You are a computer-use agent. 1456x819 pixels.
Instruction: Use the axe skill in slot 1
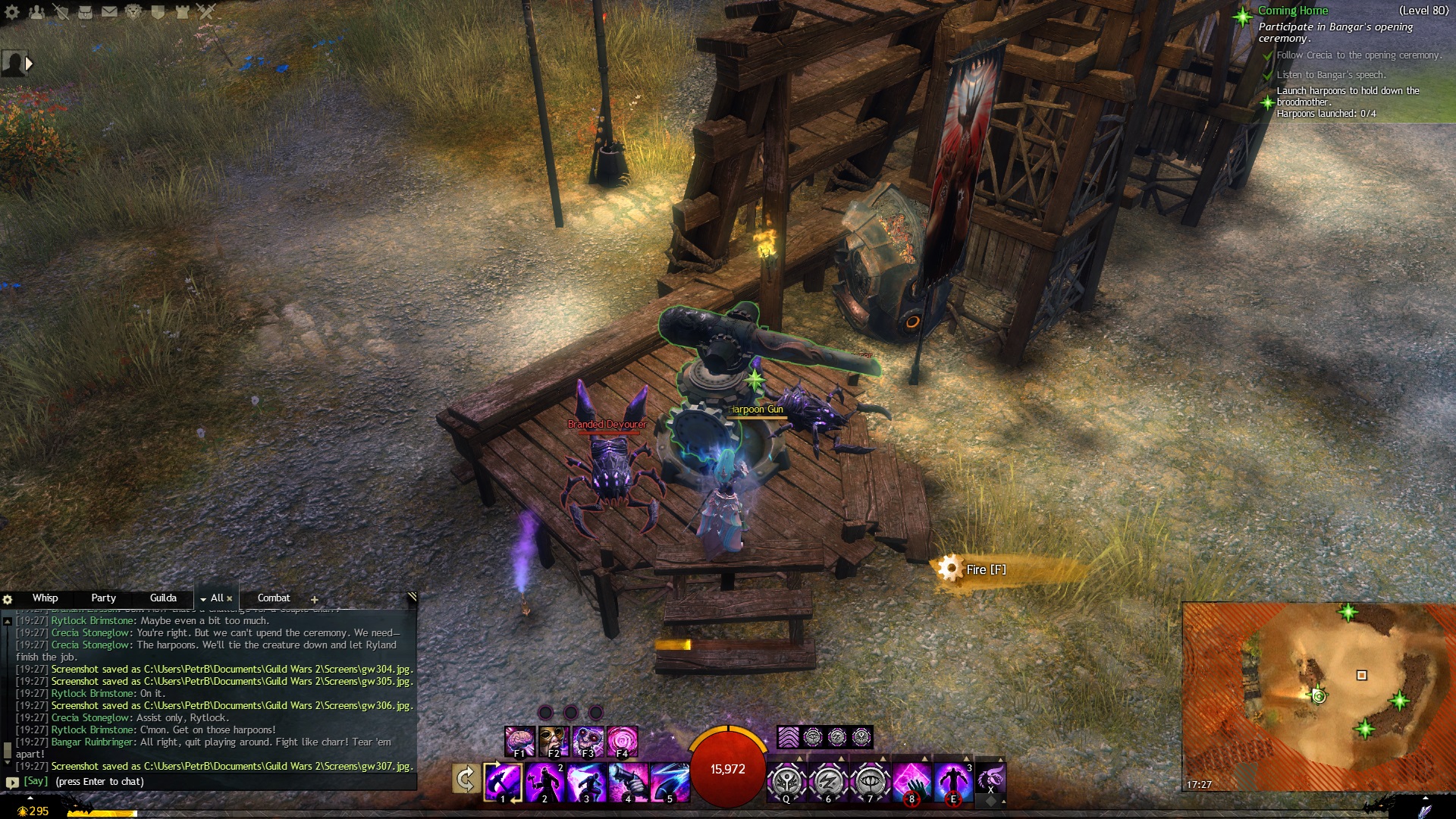(503, 781)
